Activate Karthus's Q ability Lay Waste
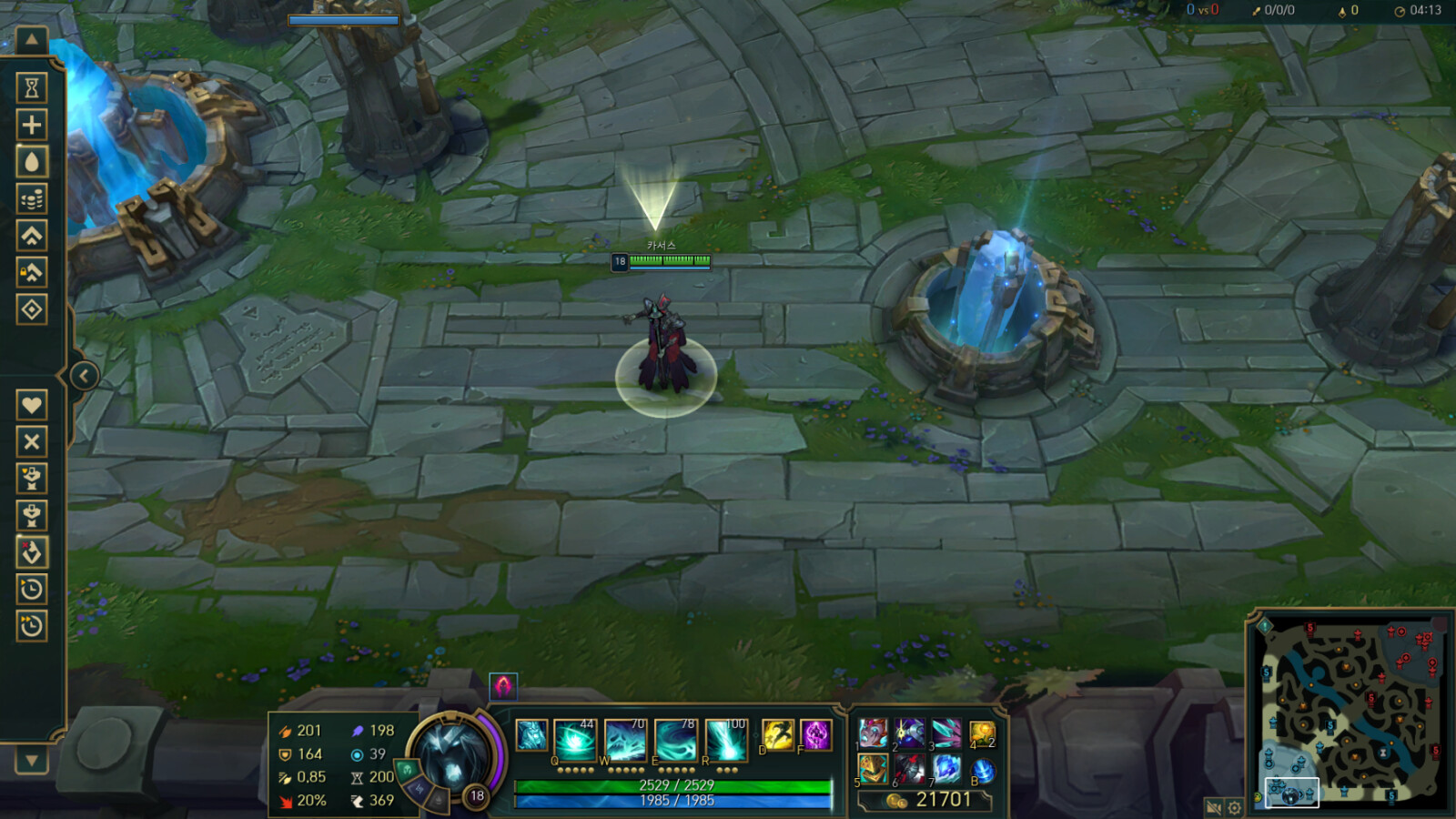 [x=575, y=739]
